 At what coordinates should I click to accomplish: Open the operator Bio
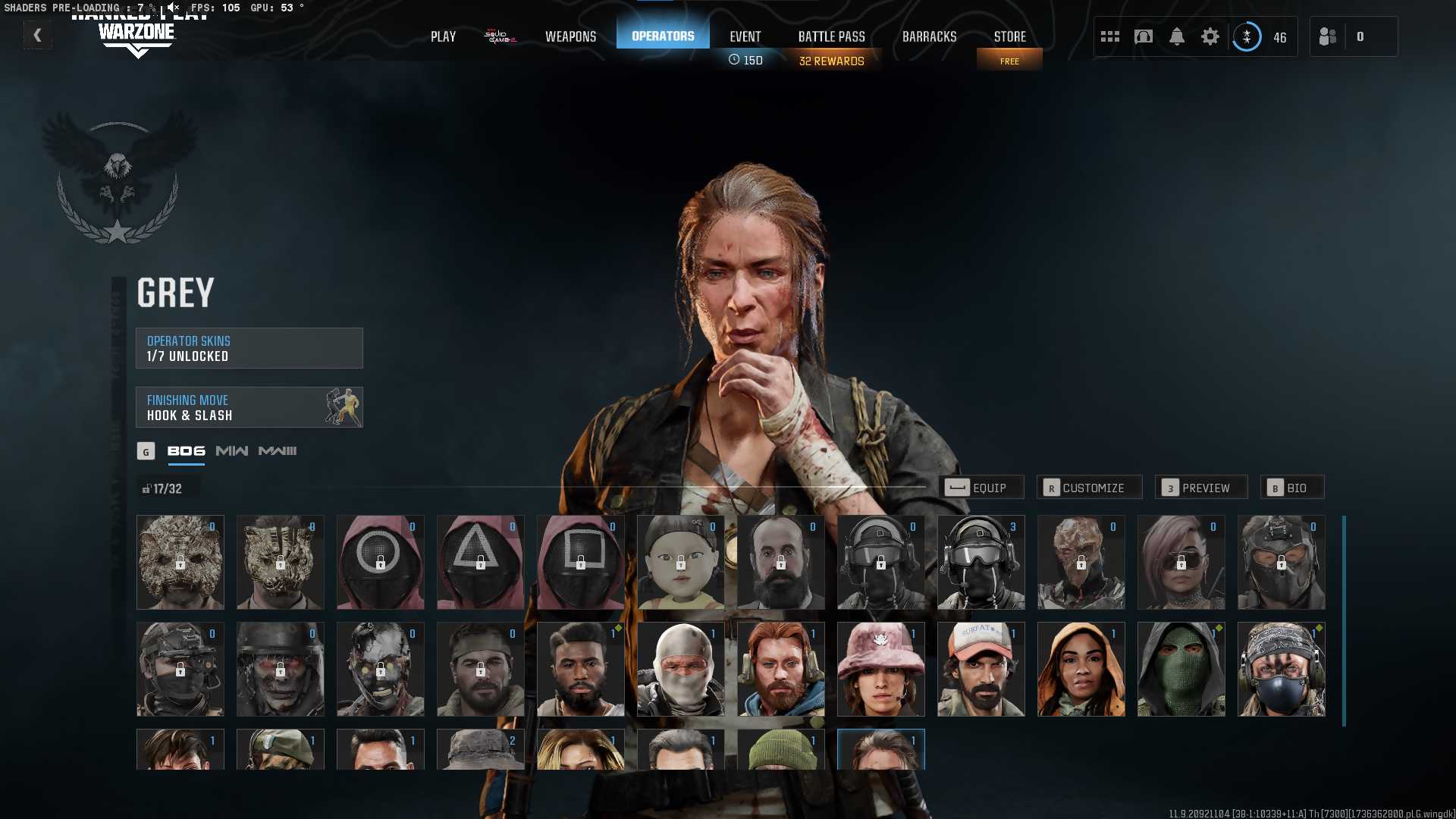click(1291, 488)
